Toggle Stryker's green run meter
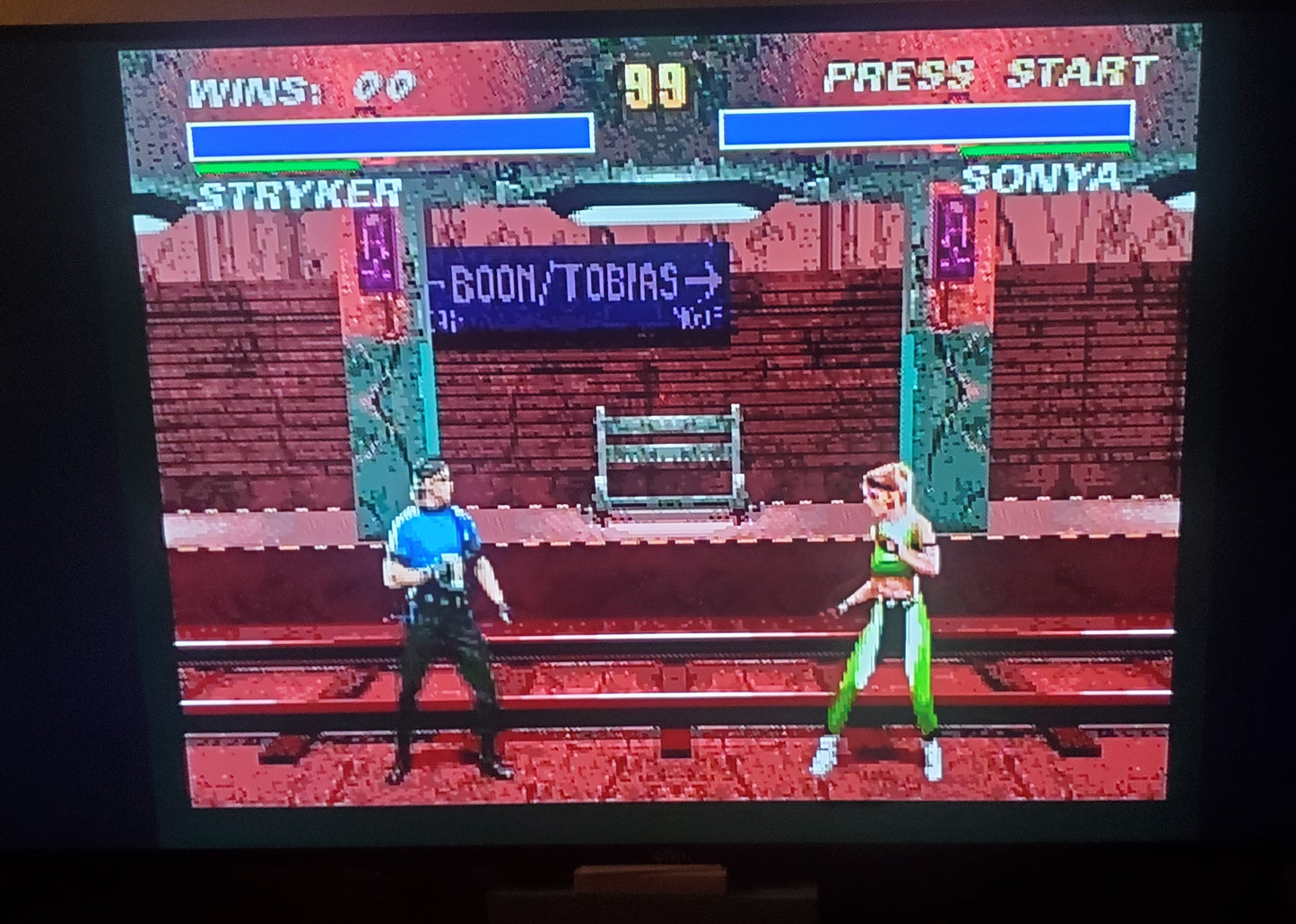Screen dimensions: 1296x924 (x=278, y=167)
